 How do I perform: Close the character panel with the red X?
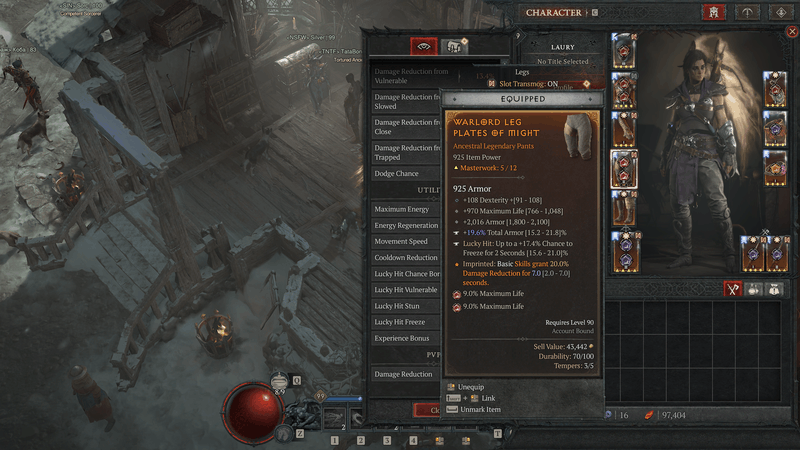pos(793,32)
